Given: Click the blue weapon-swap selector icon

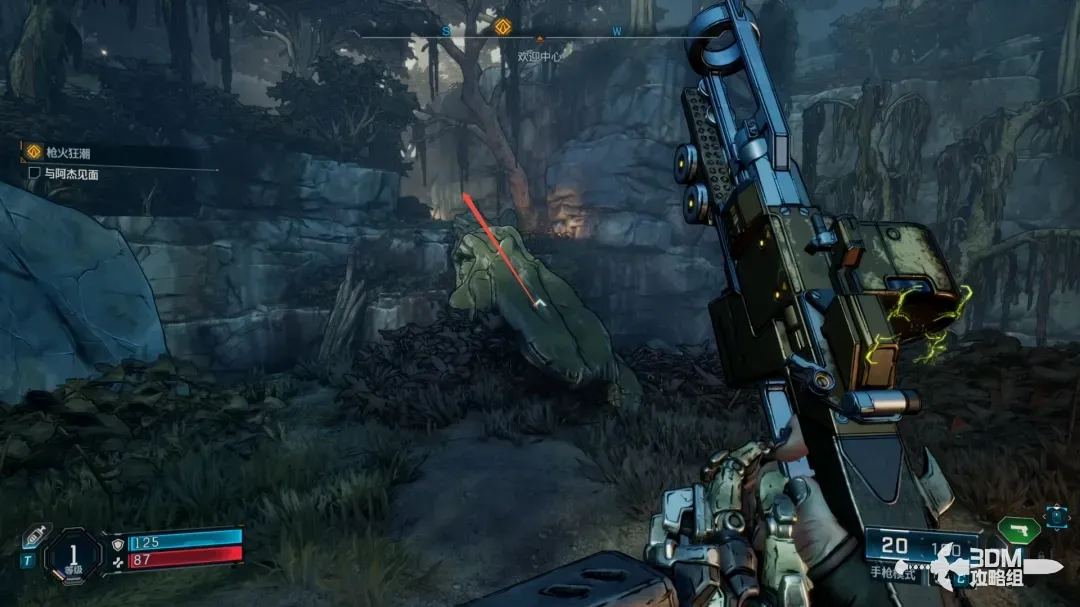Looking at the screenshot, I should click(x=1056, y=517).
